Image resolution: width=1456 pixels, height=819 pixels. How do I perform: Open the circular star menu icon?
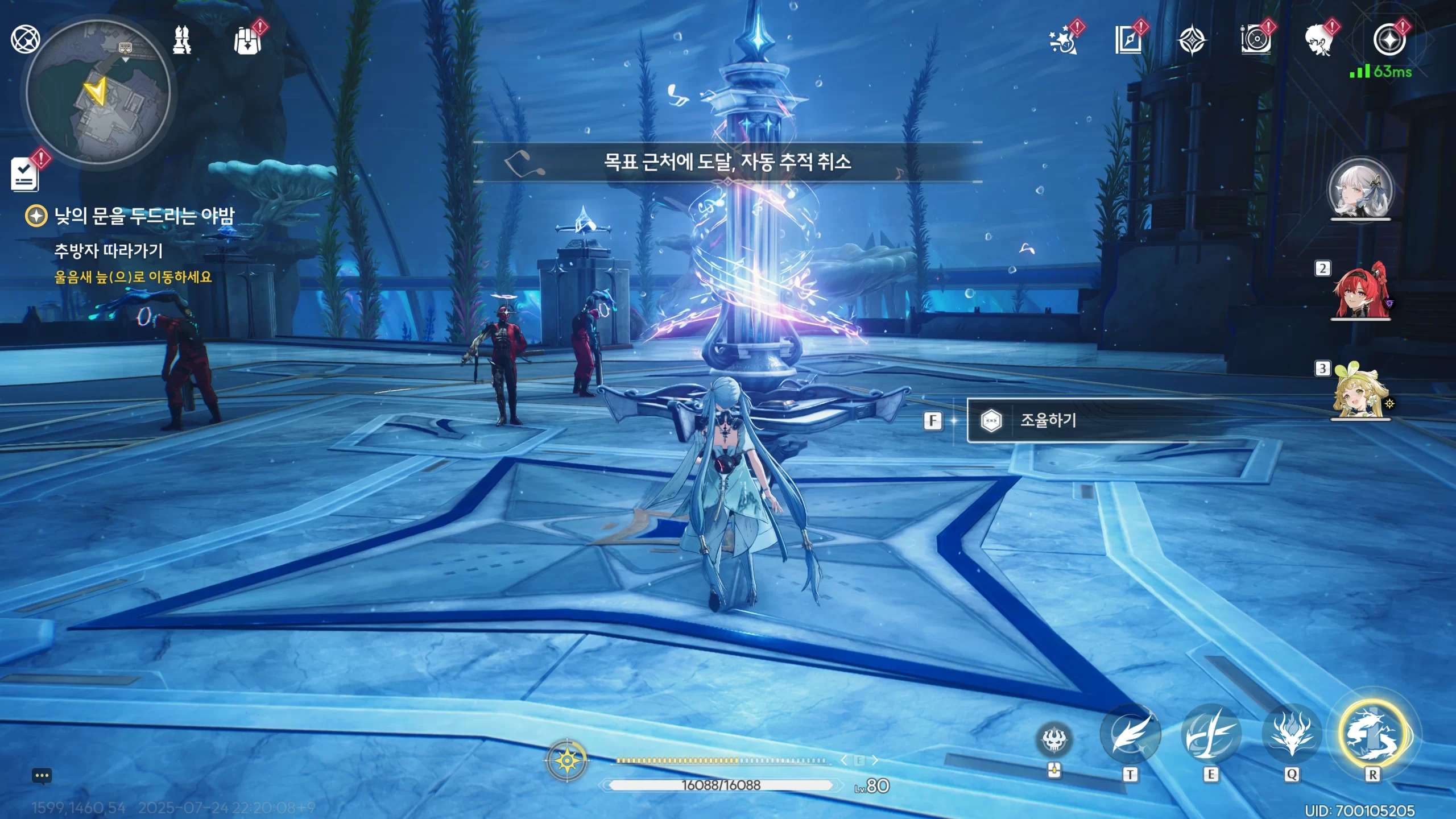(1389, 40)
